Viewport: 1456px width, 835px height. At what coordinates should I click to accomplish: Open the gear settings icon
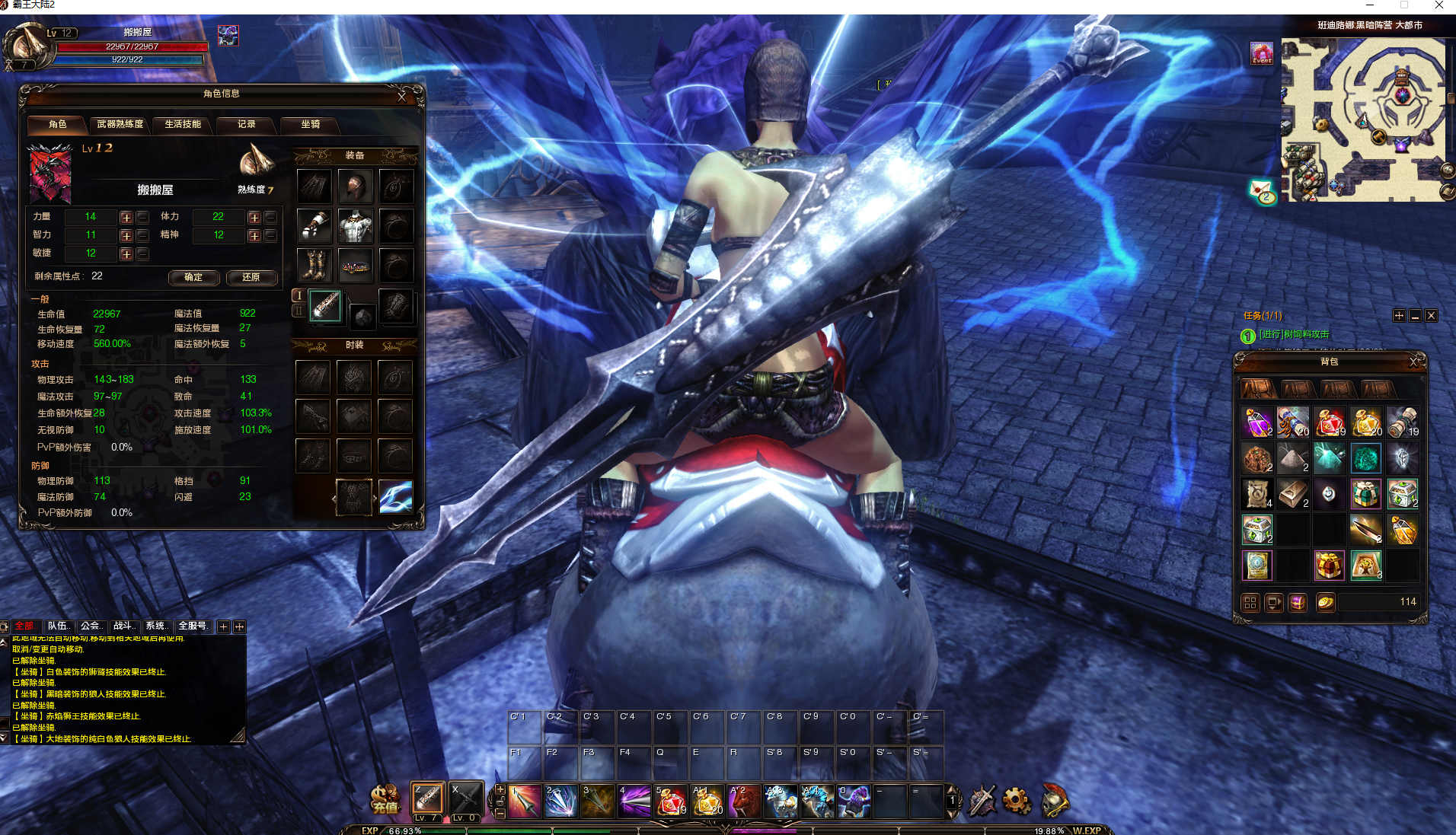(1017, 800)
